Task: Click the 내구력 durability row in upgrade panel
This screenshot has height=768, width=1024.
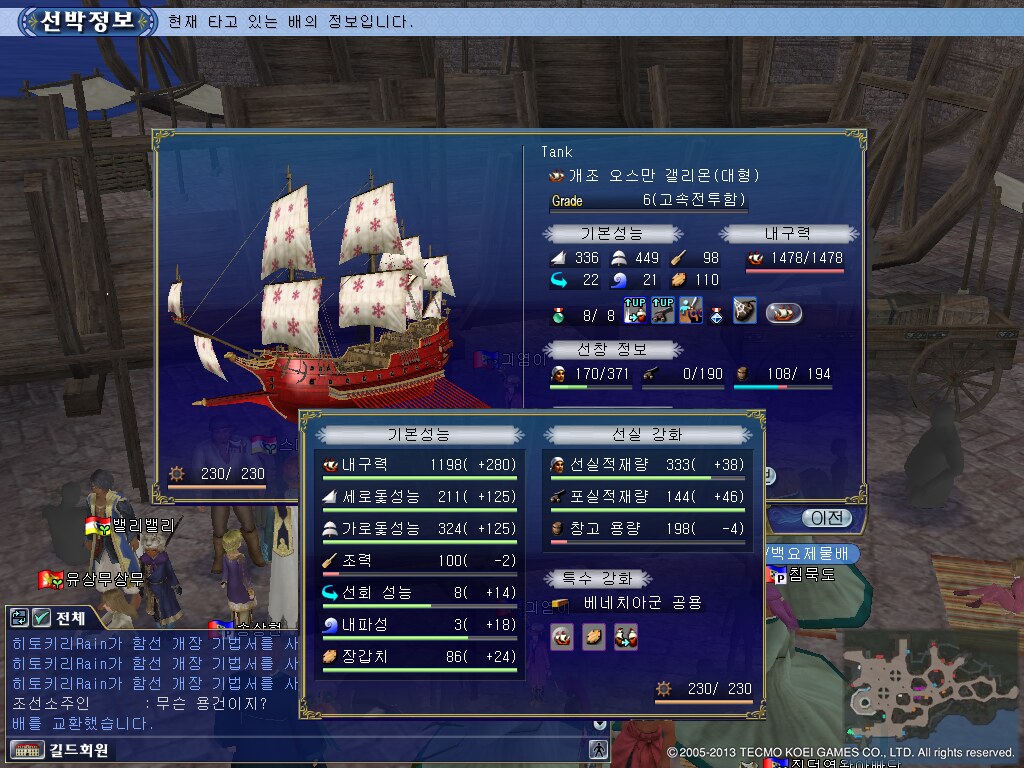Action: 418,465
